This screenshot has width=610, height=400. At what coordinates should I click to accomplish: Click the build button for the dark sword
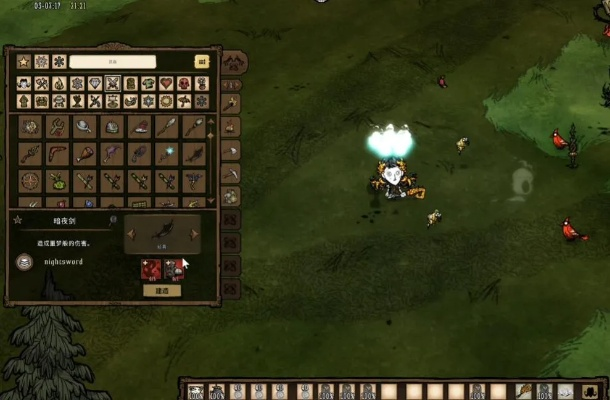(161, 290)
